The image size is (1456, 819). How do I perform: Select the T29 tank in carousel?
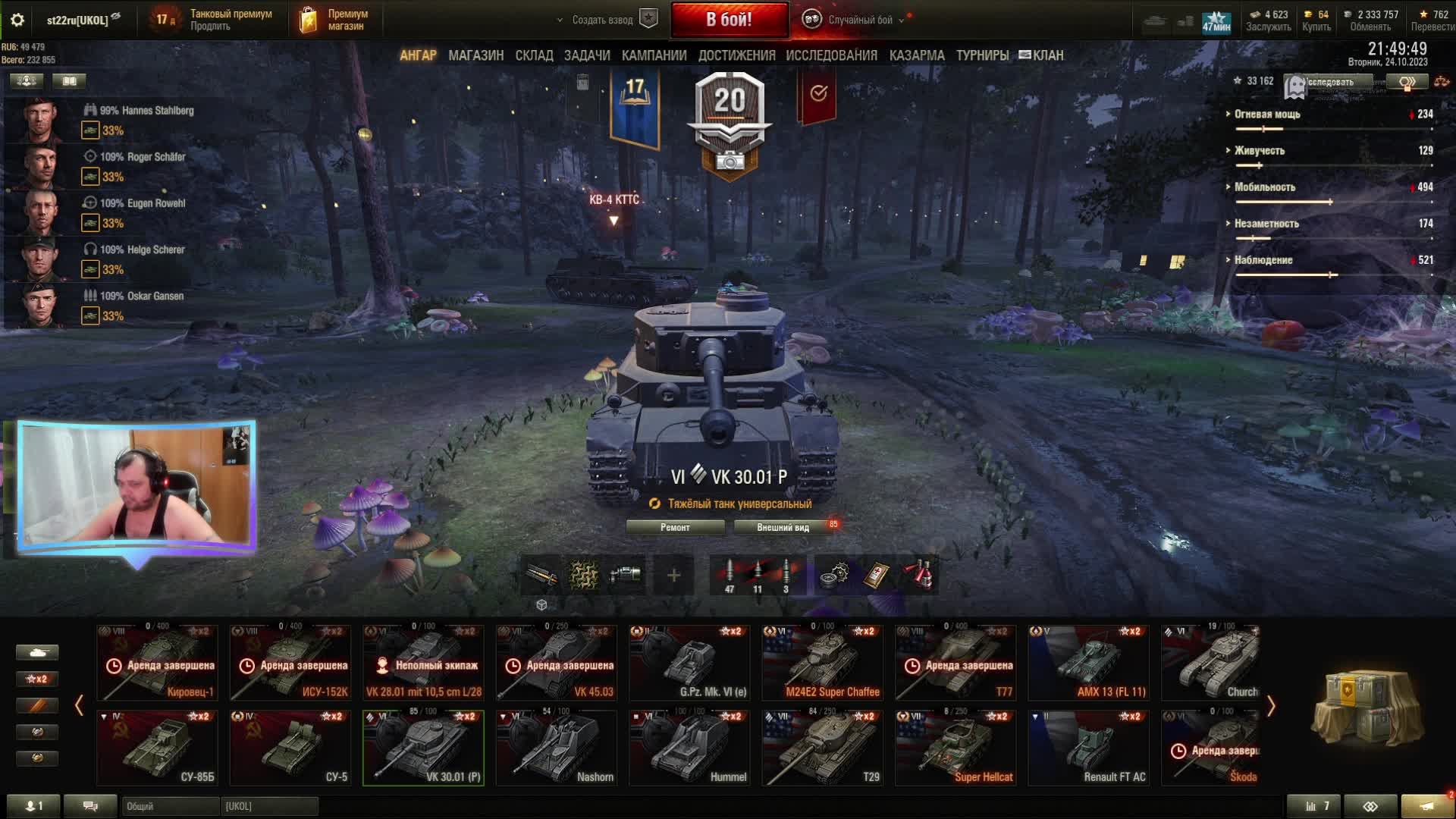823,748
